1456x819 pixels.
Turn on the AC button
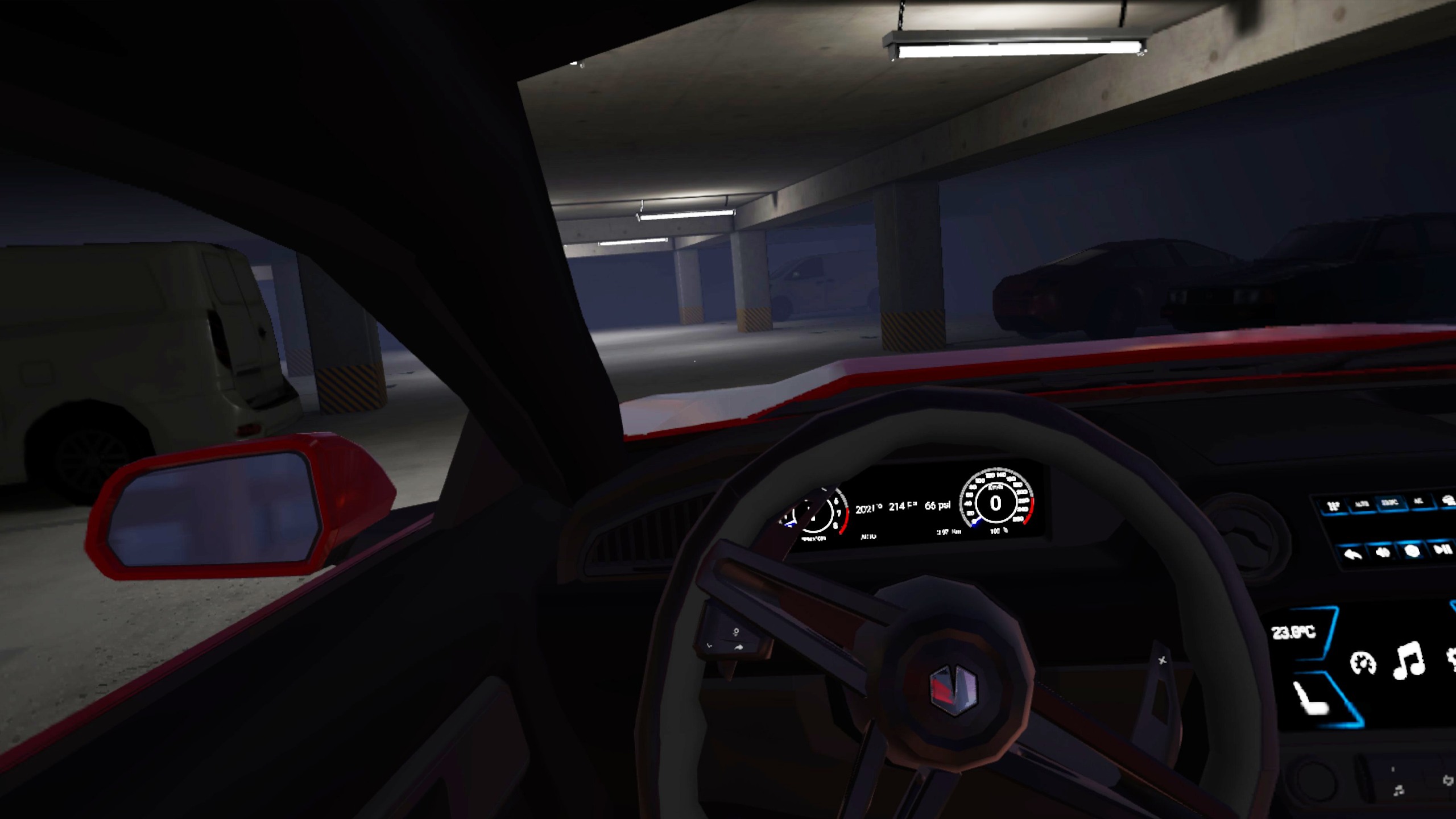coord(1418,501)
